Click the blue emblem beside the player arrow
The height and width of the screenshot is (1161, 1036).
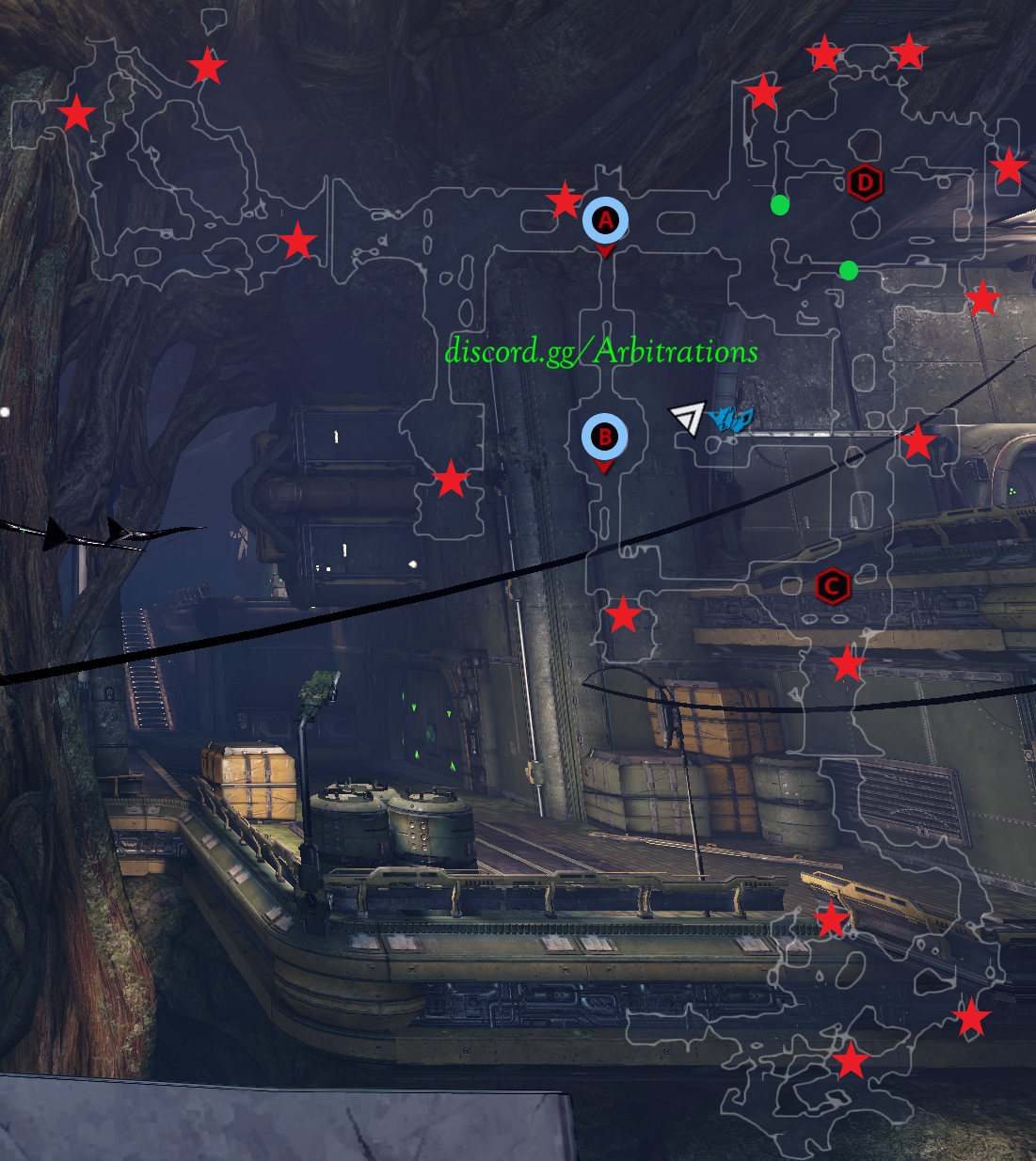[730, 419]
